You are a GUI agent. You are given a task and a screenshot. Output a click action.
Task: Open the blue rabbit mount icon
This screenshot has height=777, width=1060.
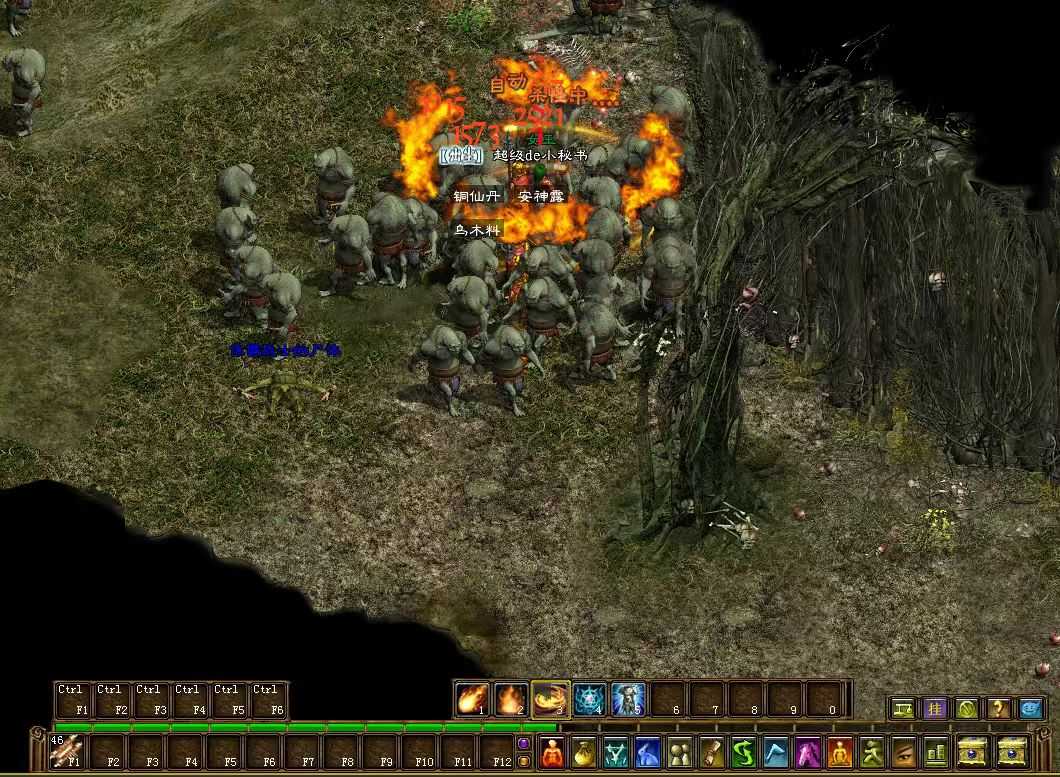point(648,751)
